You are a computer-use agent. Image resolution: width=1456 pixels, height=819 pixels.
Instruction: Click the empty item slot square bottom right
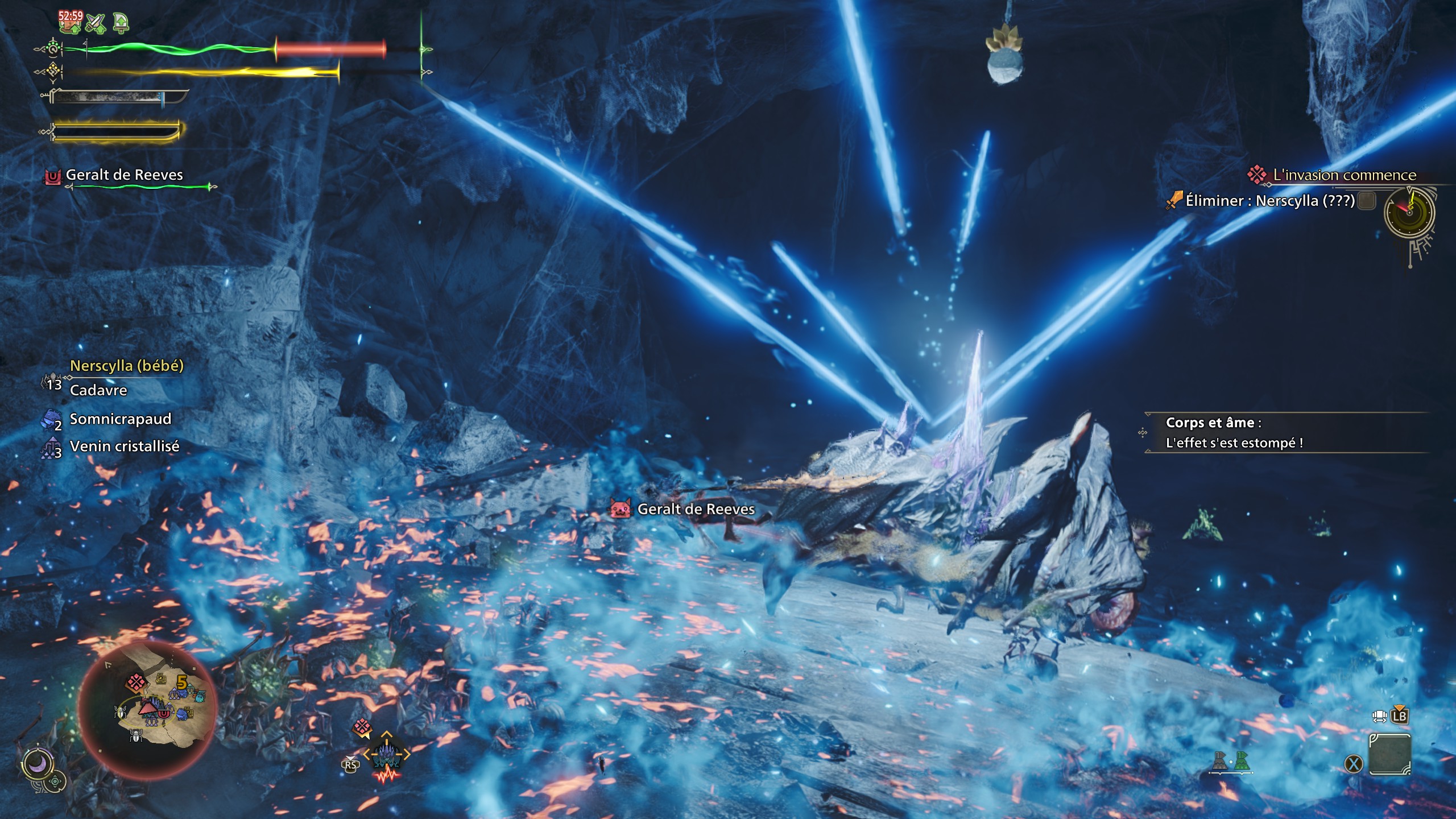(1389, 754)
